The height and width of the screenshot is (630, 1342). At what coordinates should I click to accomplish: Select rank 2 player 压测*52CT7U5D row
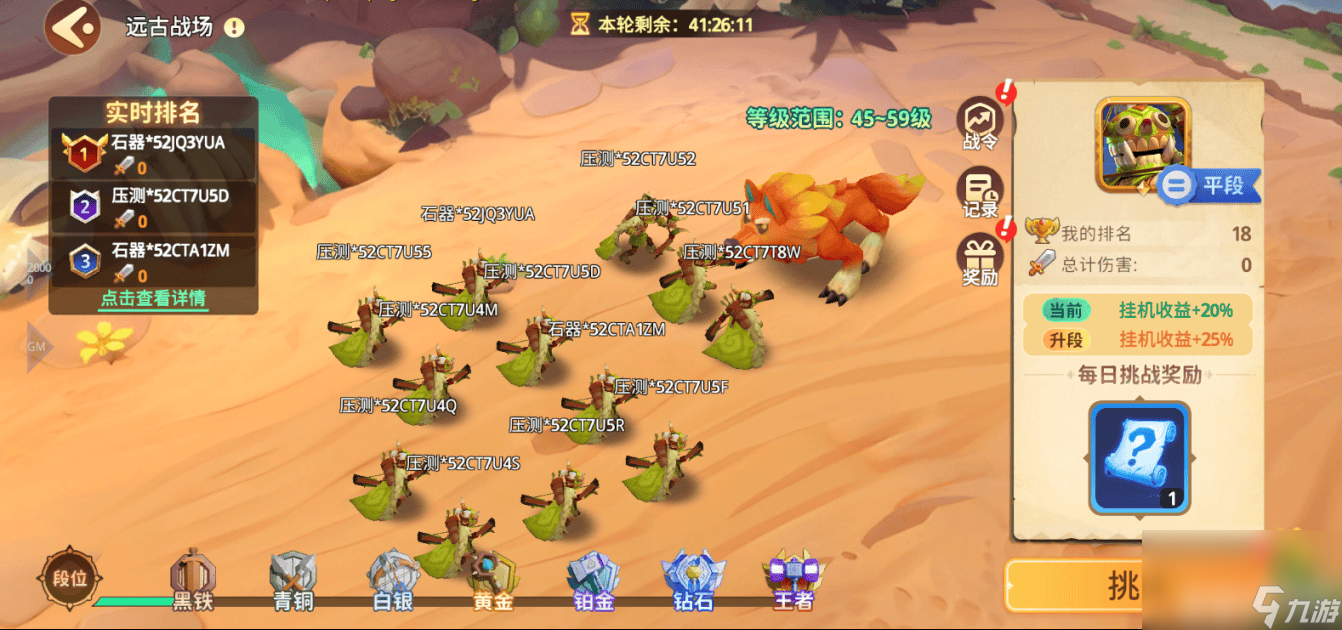coord(154,208)
